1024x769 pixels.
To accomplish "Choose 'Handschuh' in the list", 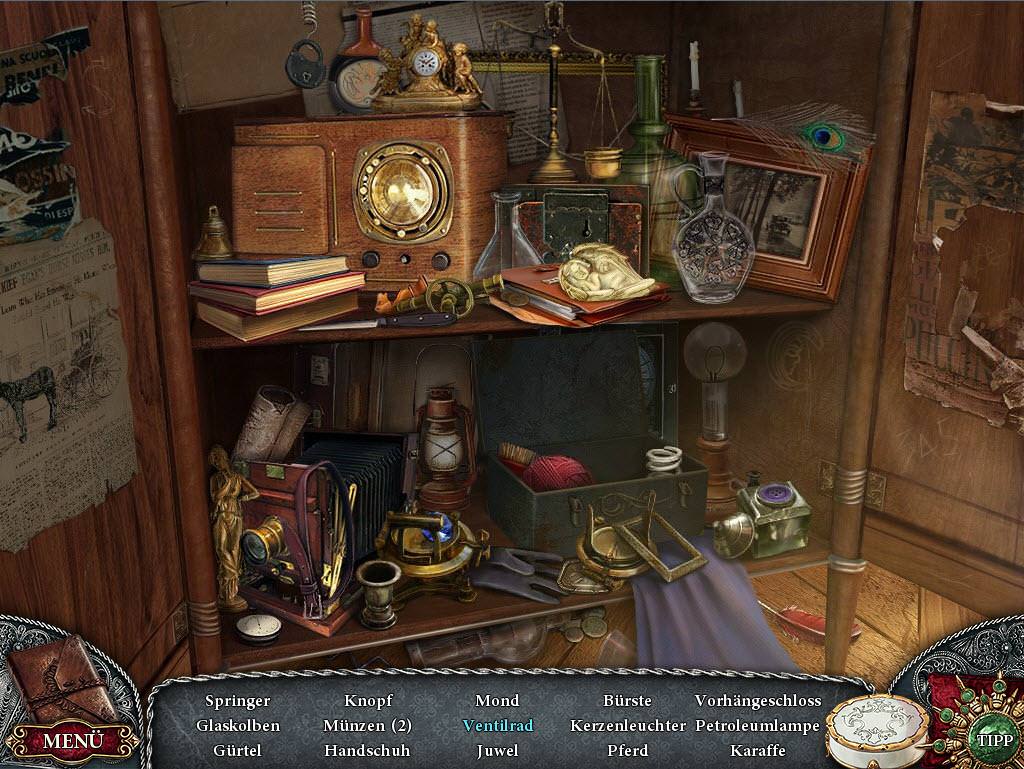I will click(367, 750).
